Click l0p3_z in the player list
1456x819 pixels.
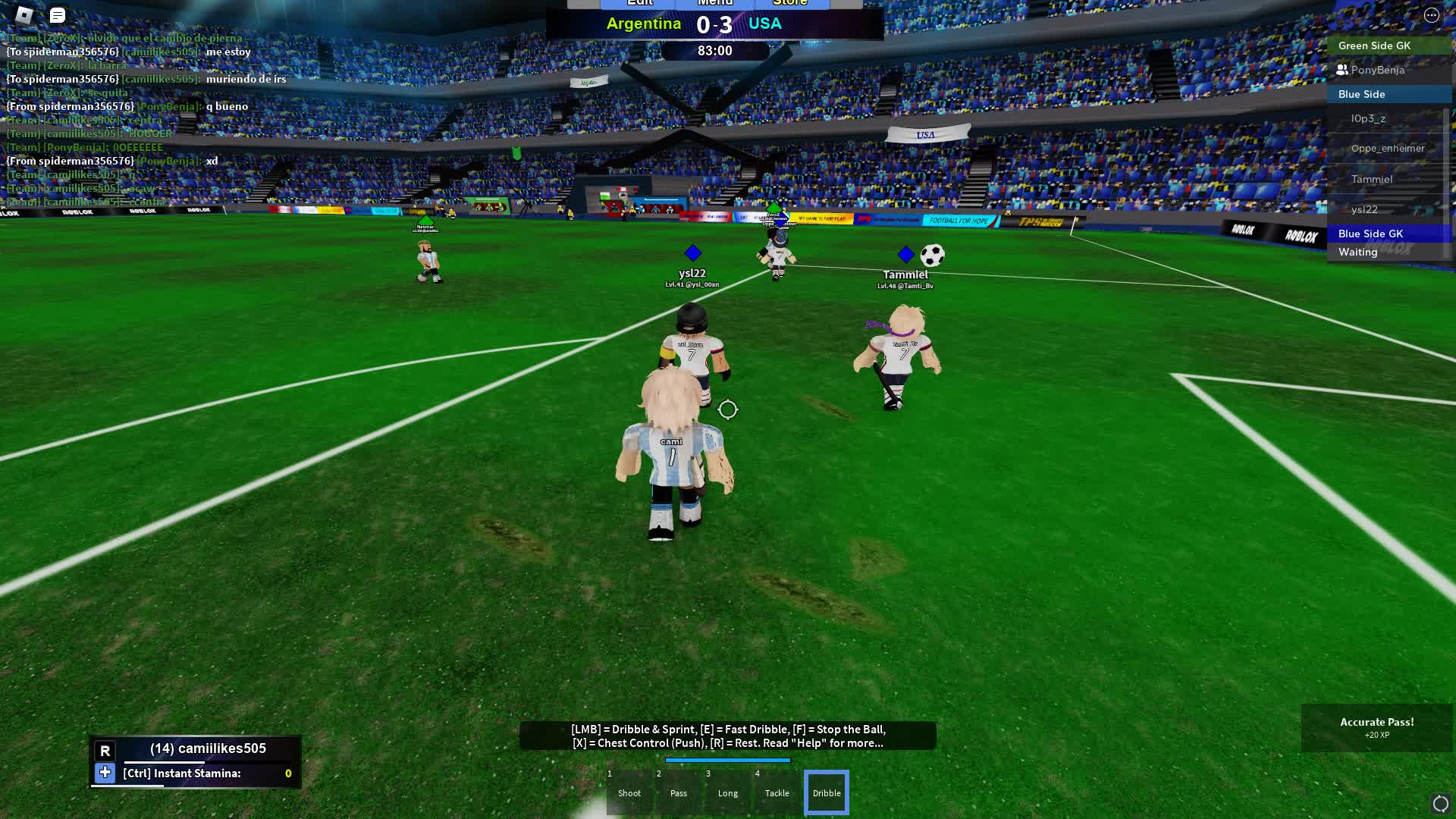point(1367,118)
